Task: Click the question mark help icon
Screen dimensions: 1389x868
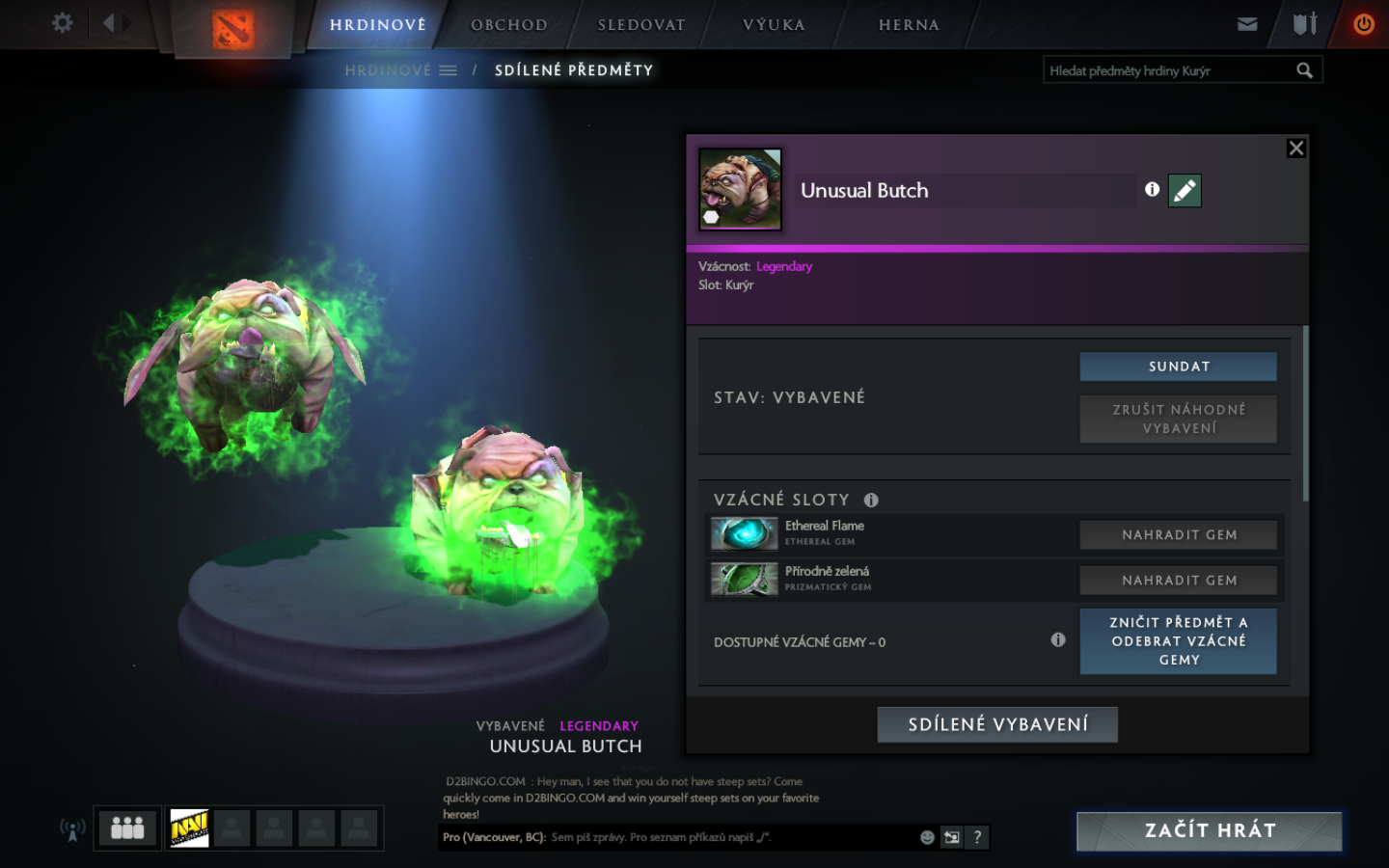Action: (977, 837)
